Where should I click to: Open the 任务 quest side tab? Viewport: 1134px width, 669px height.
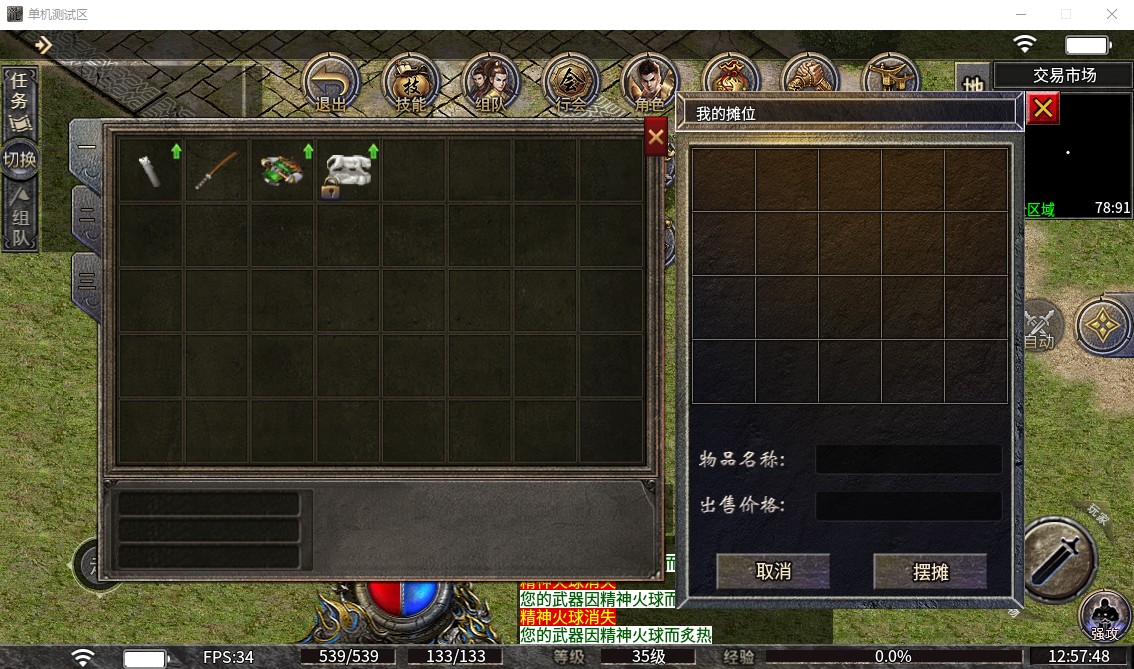[21, 99]
